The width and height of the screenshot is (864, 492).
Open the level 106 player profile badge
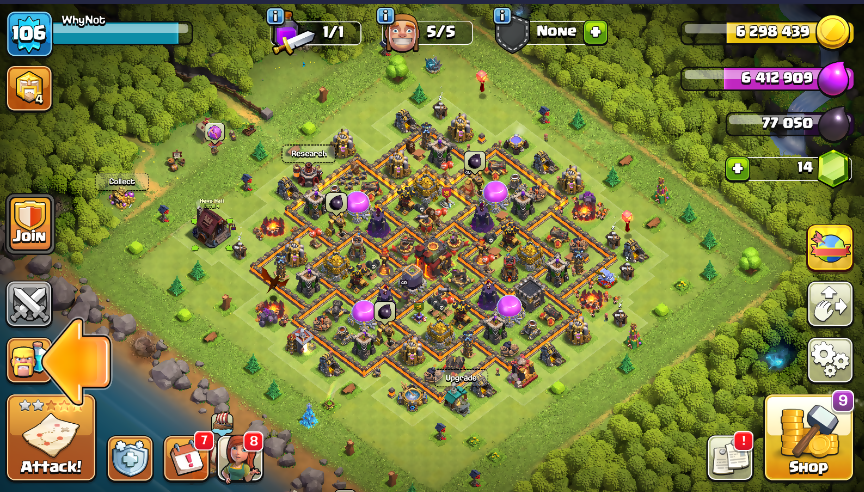coord(29,34)
